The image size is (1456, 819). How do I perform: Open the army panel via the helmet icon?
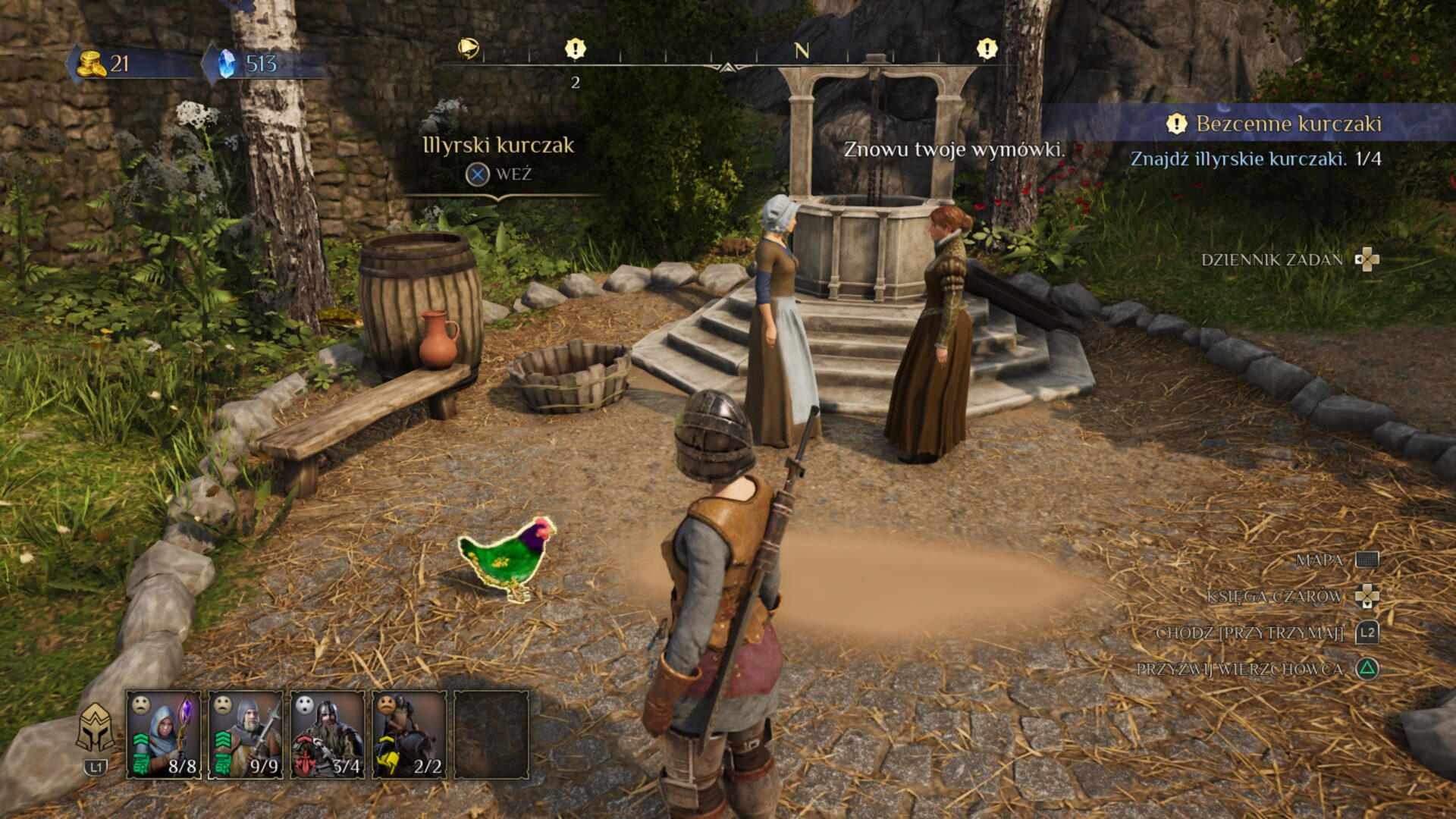[96, 730]
